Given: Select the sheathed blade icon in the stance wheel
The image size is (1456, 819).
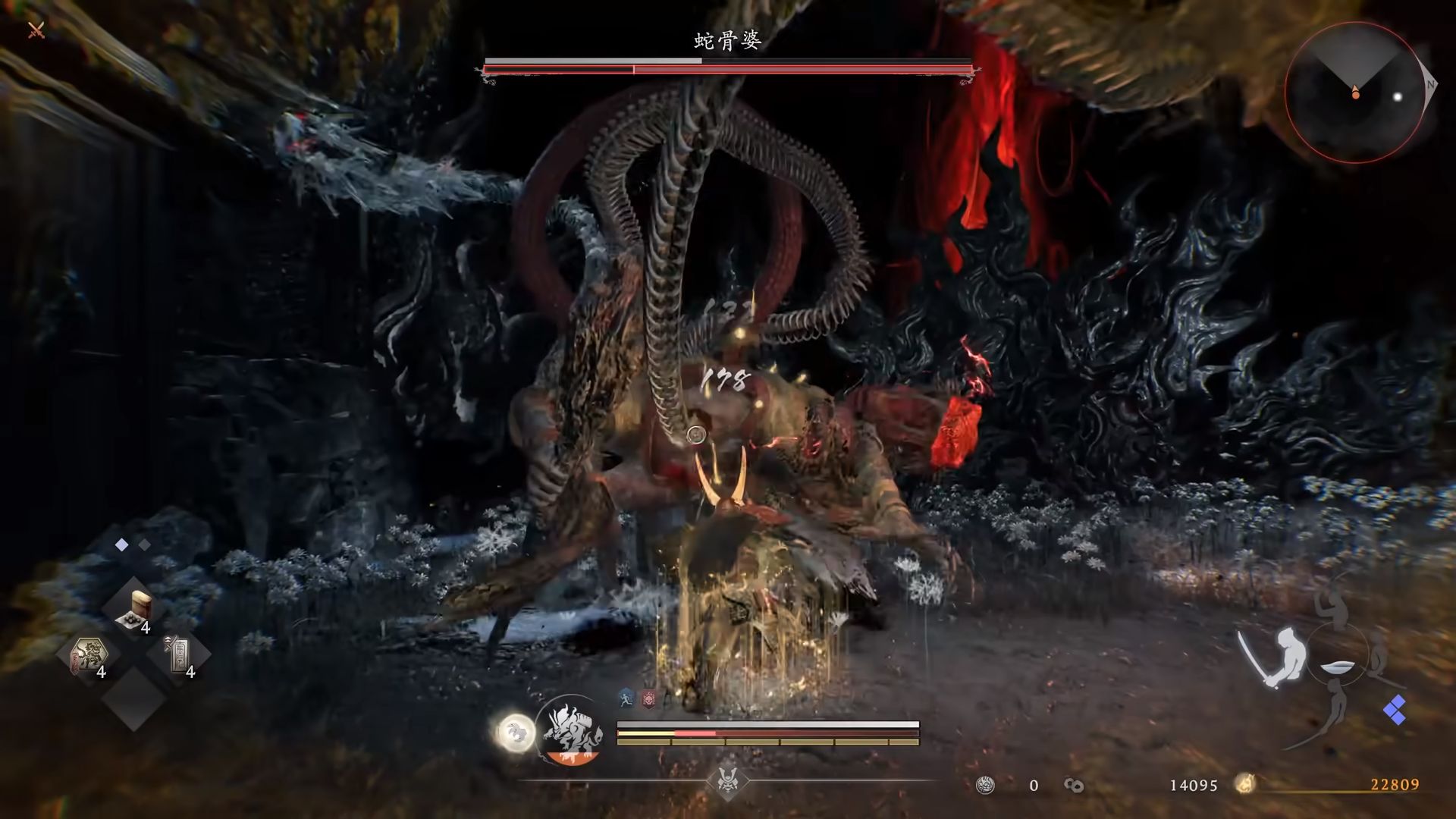Looking at the screenshot, I should [x=1337, y=669].
